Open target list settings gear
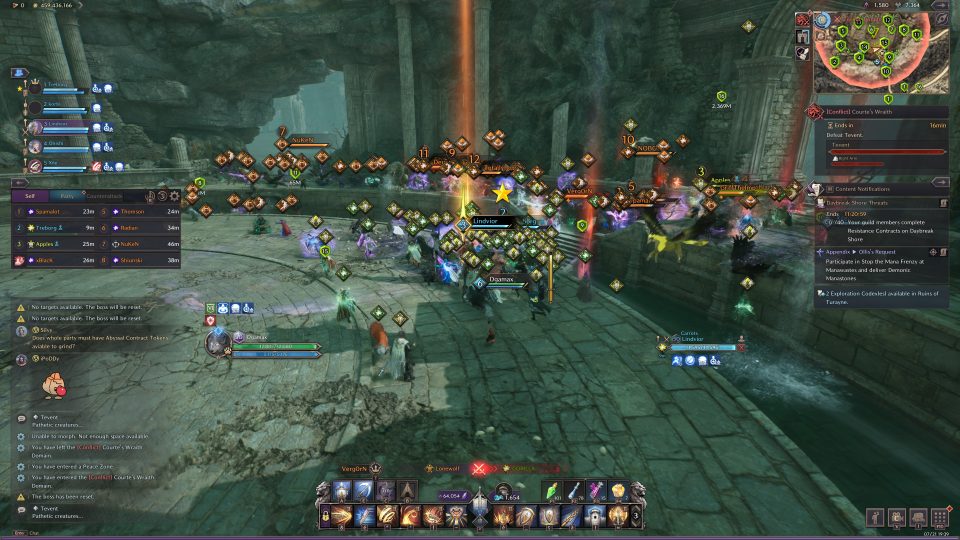This screenshot has width=960, height=540. [176, 196]
